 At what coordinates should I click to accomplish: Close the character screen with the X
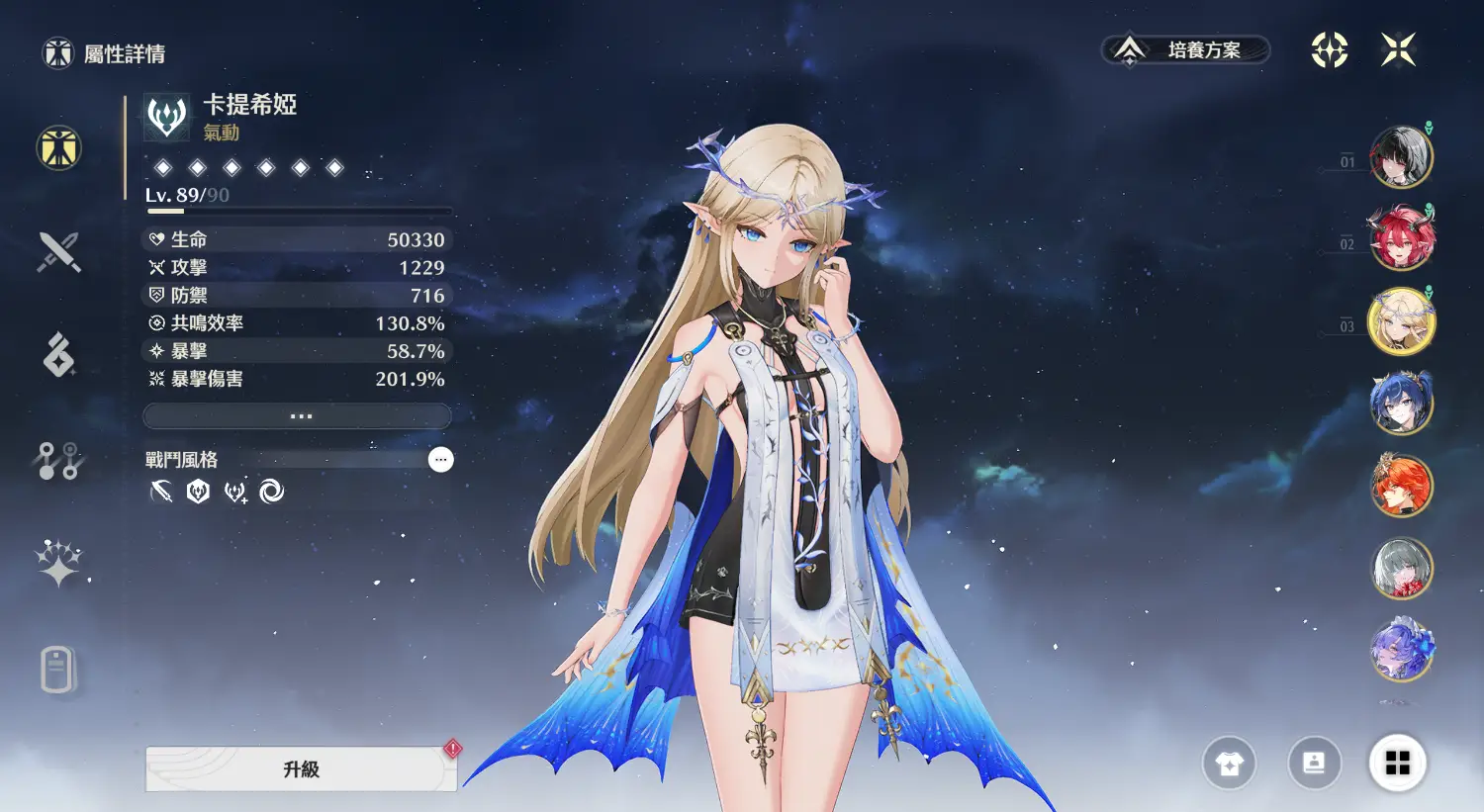point(1398,49)
